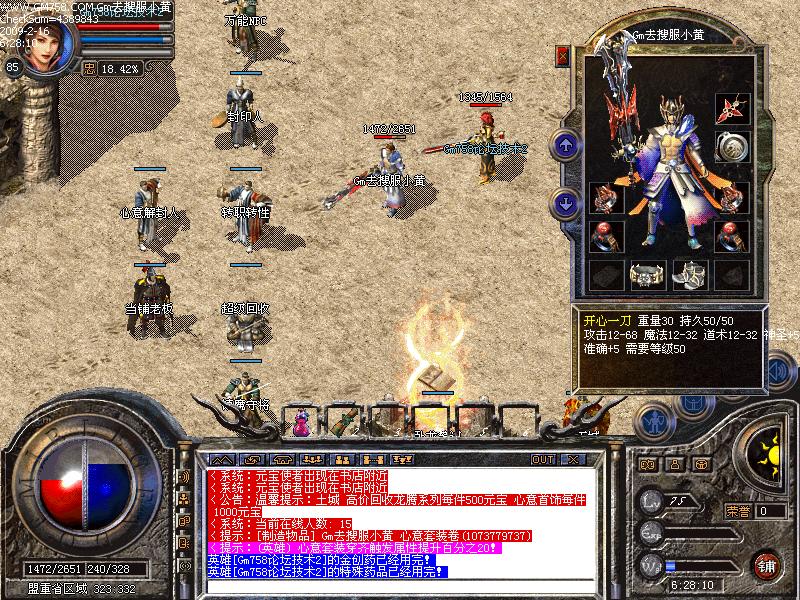This screenshot has width=800, height=600.
Task: Click the red 铺 shop button
Action: click(767, 565)
